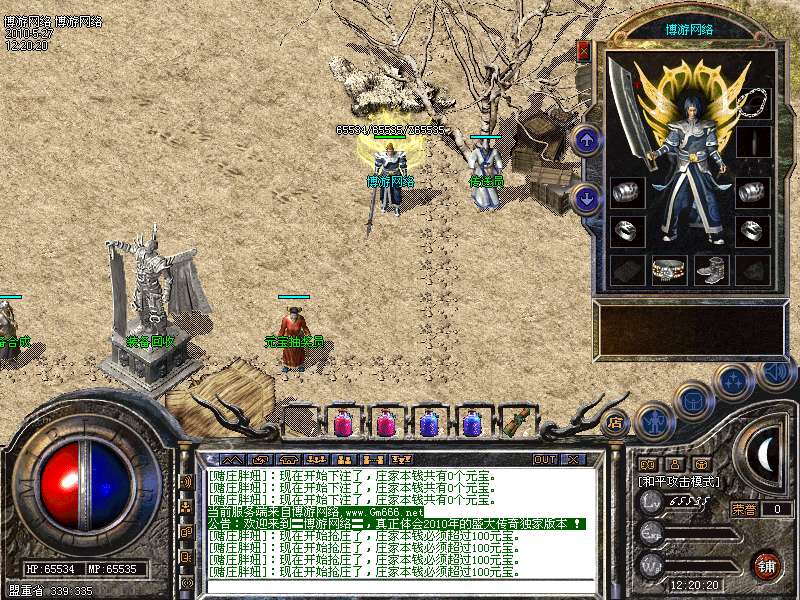Open the speaker sound button
Screen dimensions: 800x600
(775, 373)
